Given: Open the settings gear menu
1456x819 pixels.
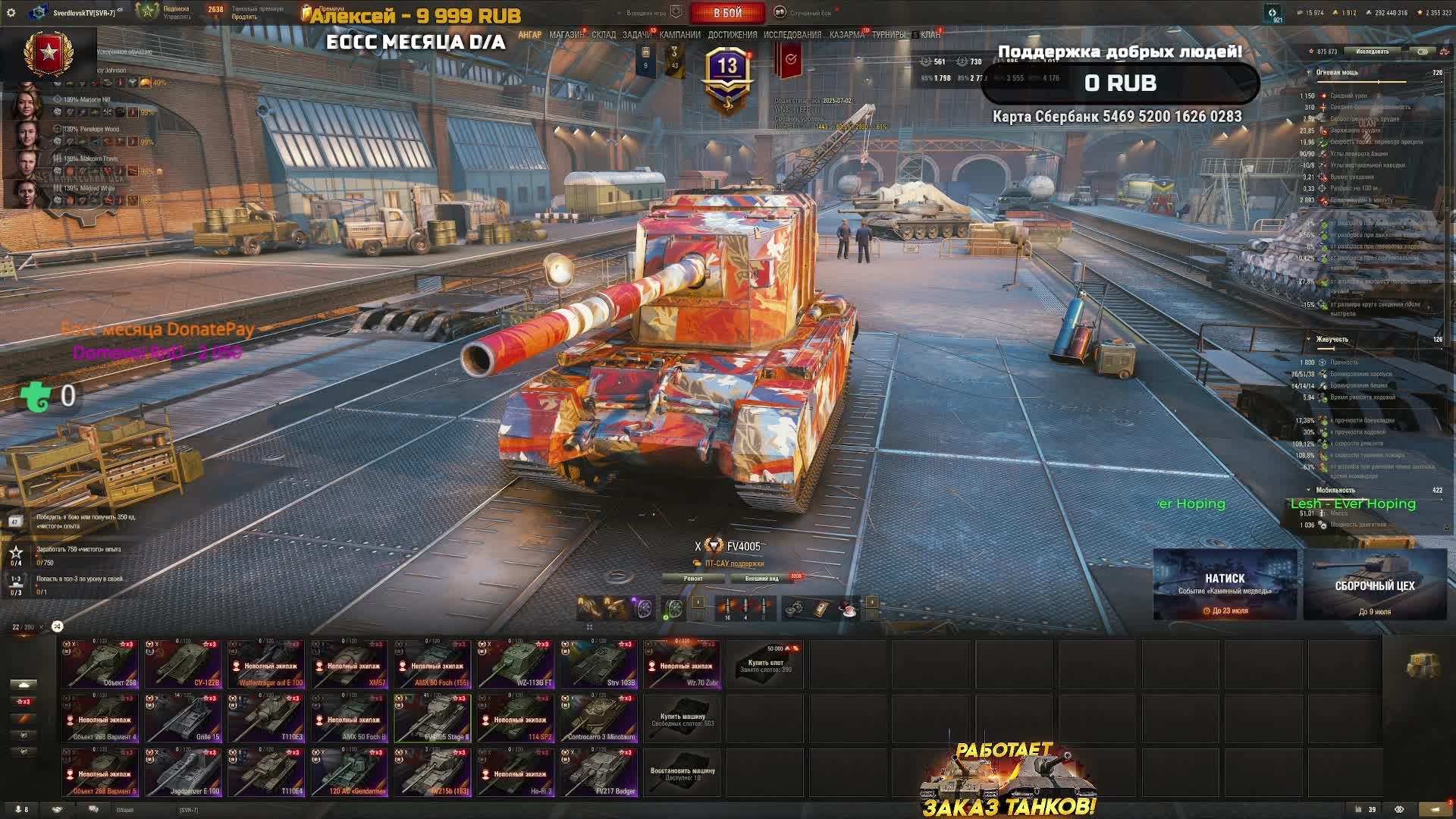Looking at the screenshot, I should [x=11, y=13].
